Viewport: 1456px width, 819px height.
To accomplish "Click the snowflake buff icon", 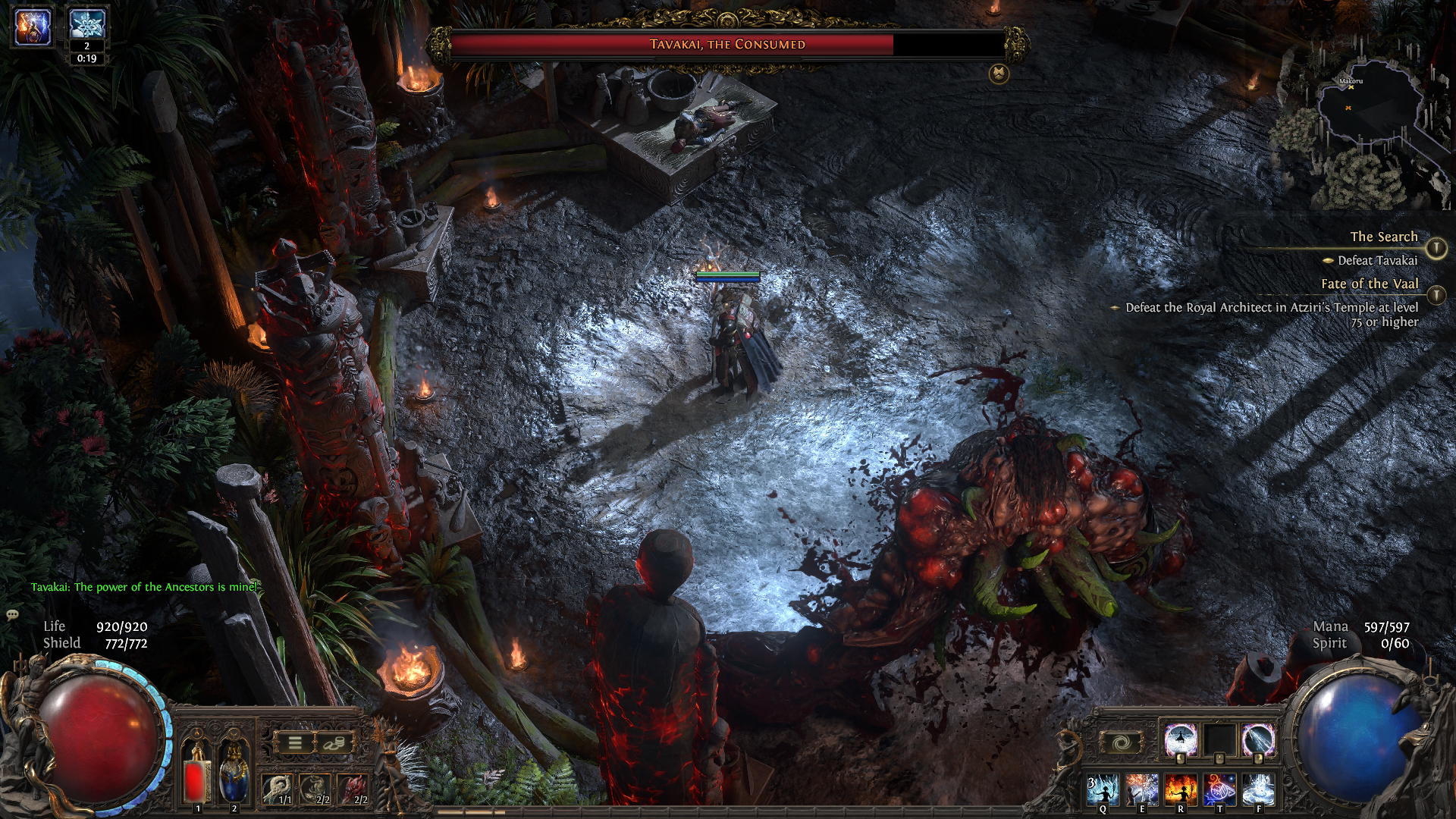I will click(x=86, y=25).
